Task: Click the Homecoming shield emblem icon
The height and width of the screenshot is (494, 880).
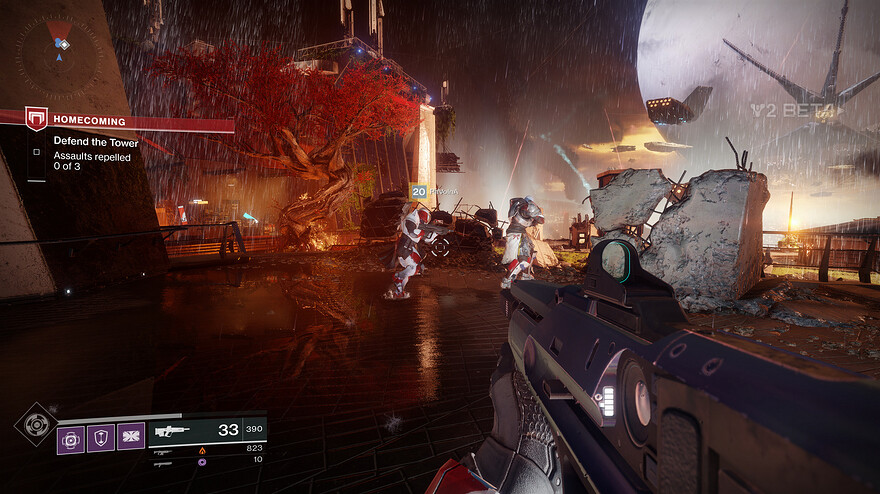Action: (37, 119)
